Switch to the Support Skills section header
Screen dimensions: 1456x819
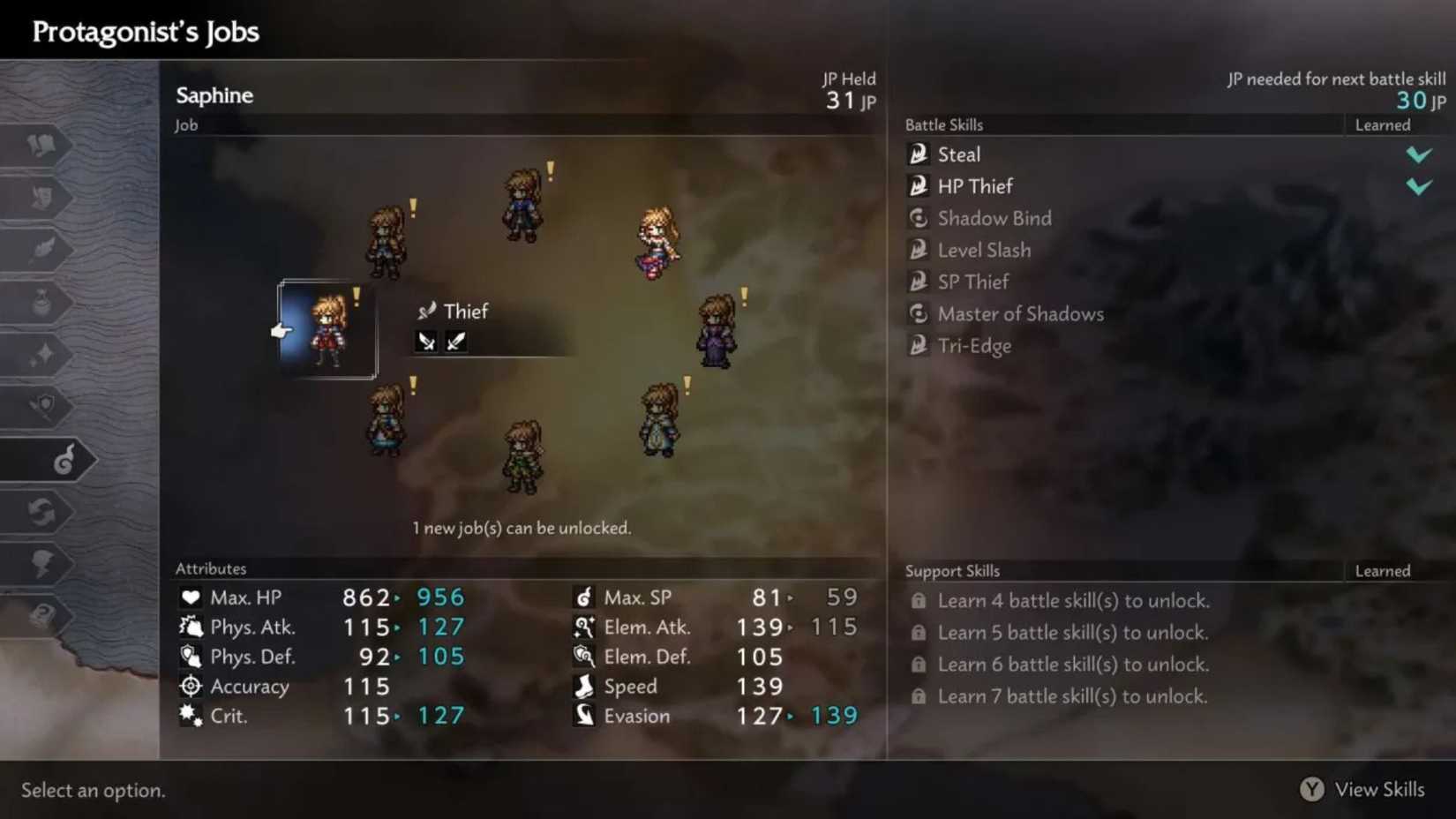[952, 570]
